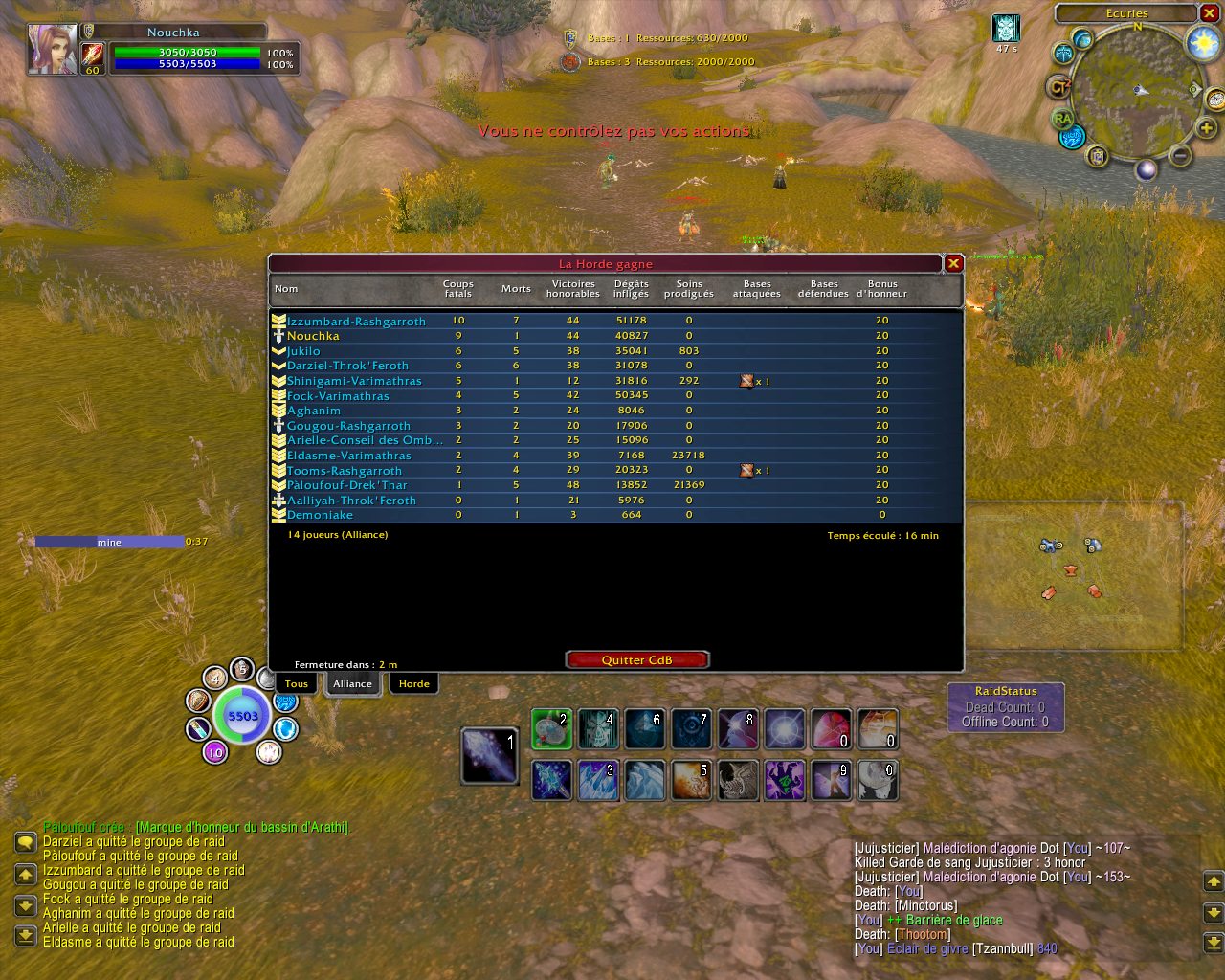Cast the fire blast spell in slot 5
This screenshot has width=1225, height=980.
pyautogui.click(x=691, y=780)
